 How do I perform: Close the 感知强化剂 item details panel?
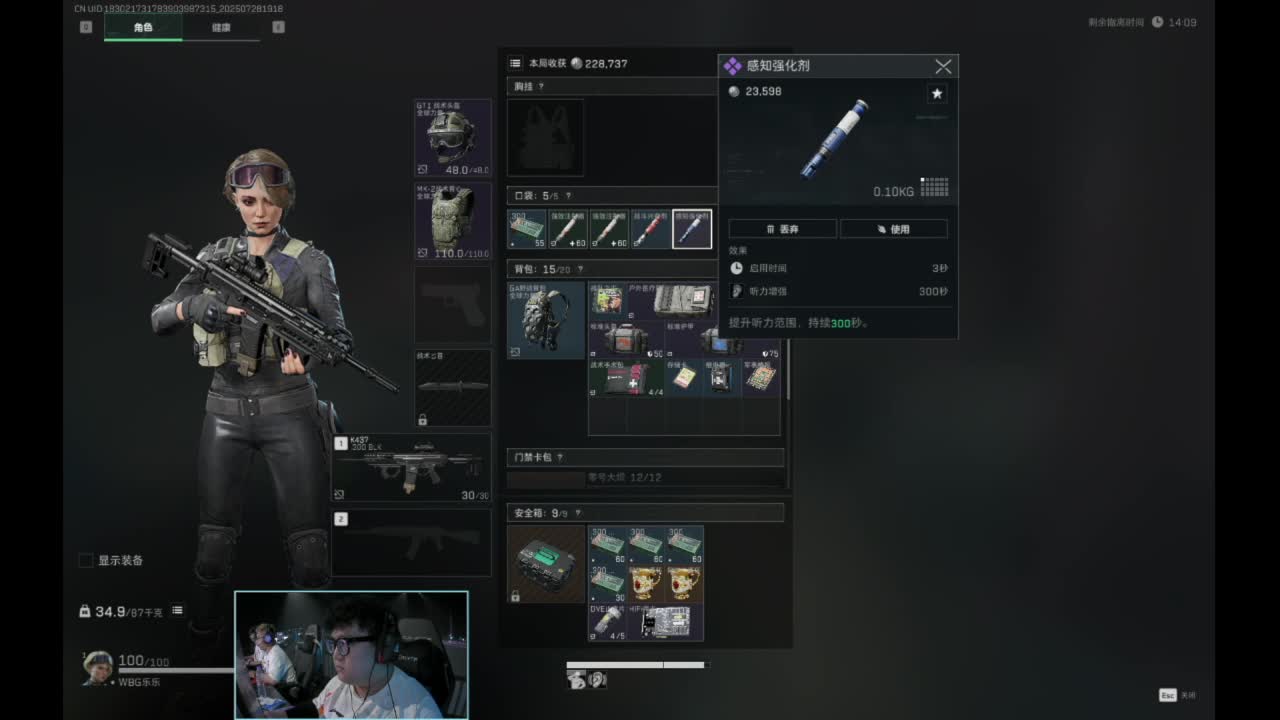[943, 67]
